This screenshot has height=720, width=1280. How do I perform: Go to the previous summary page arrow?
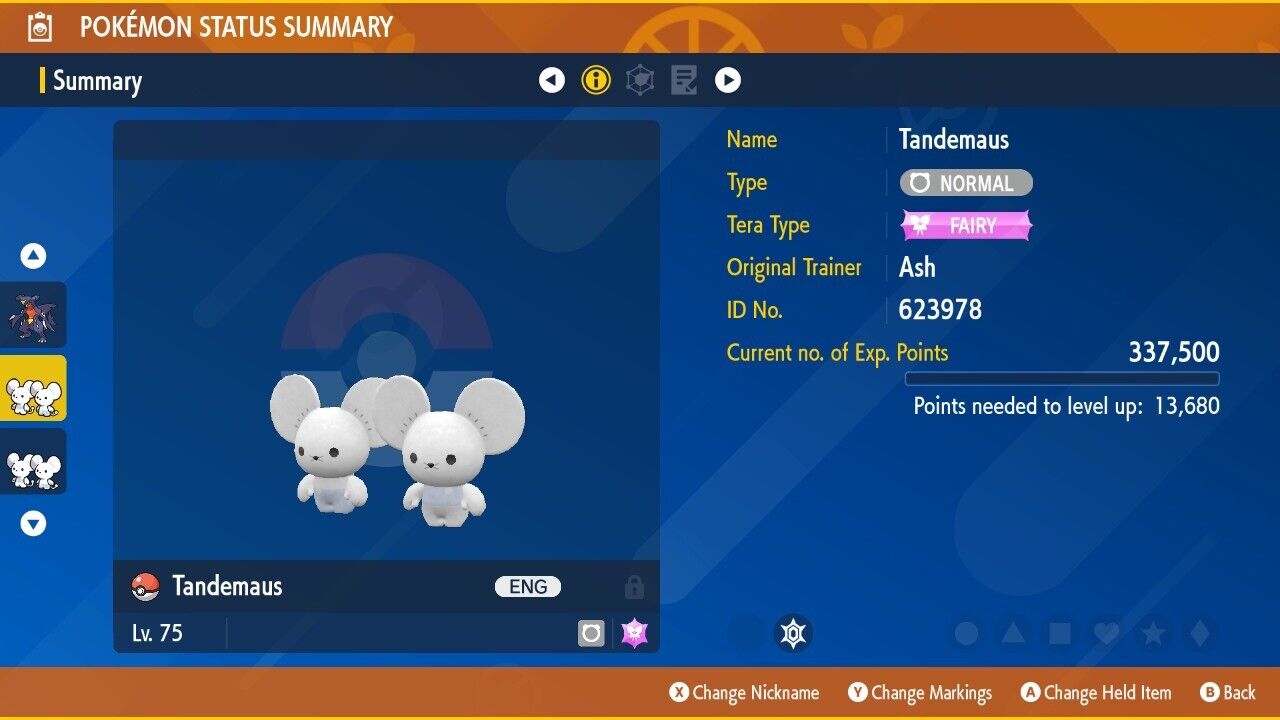pyautogui.click(x=552, y=80)
